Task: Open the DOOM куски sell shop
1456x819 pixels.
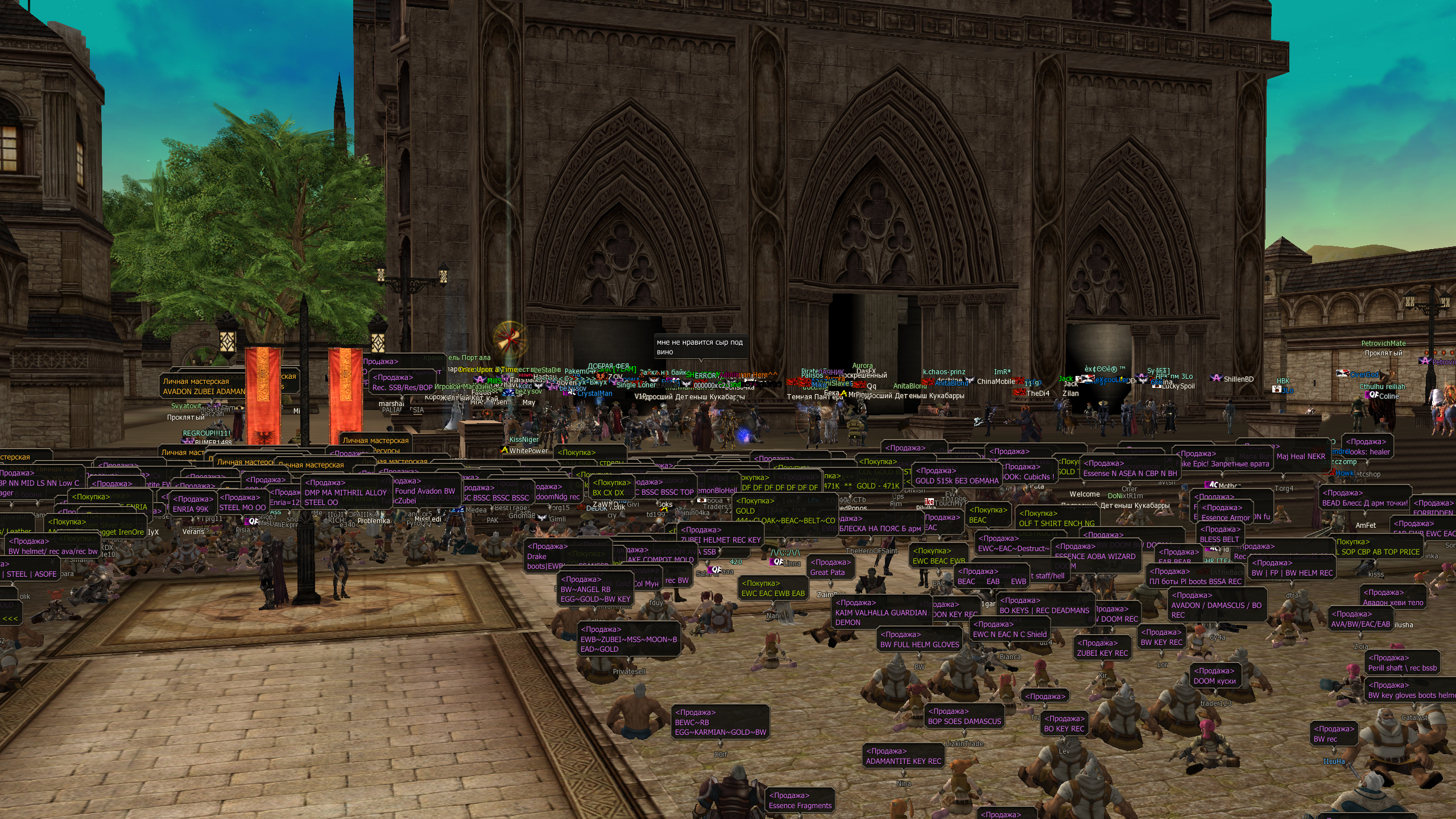Action: (x=1214, y=676)
